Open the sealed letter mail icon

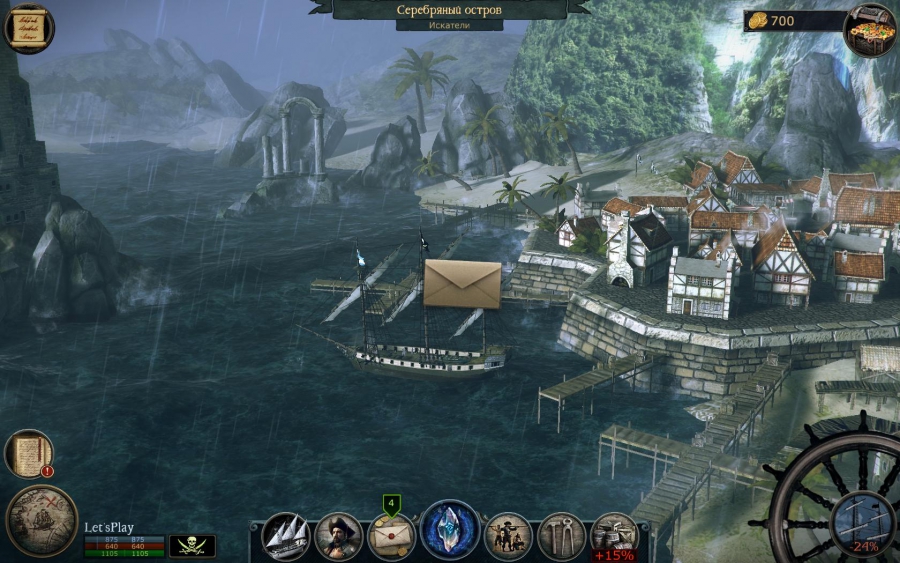click(x=392, y=537)
